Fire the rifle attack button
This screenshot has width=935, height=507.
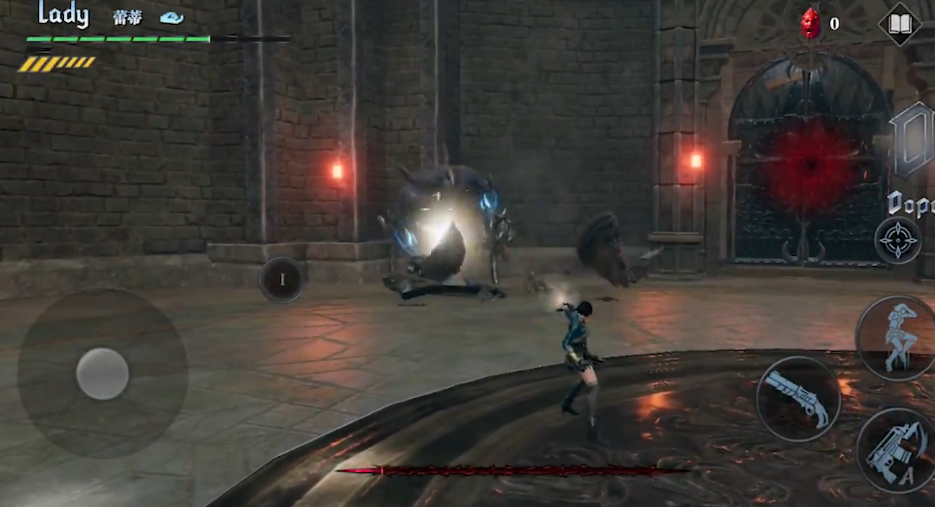[x=897, y=451]
